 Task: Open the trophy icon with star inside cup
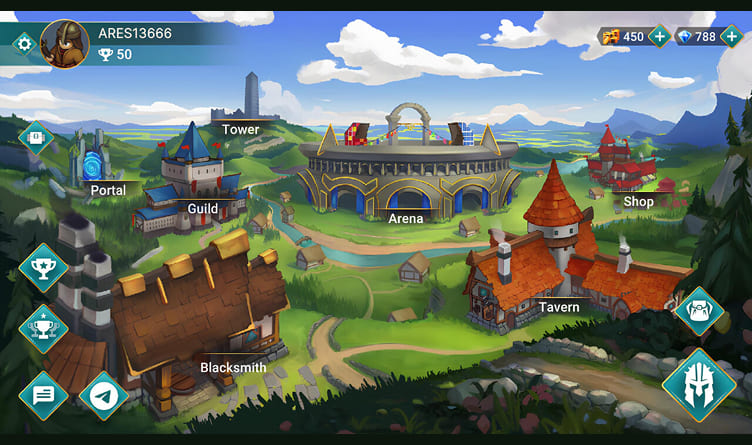click(x=43, y=267)
